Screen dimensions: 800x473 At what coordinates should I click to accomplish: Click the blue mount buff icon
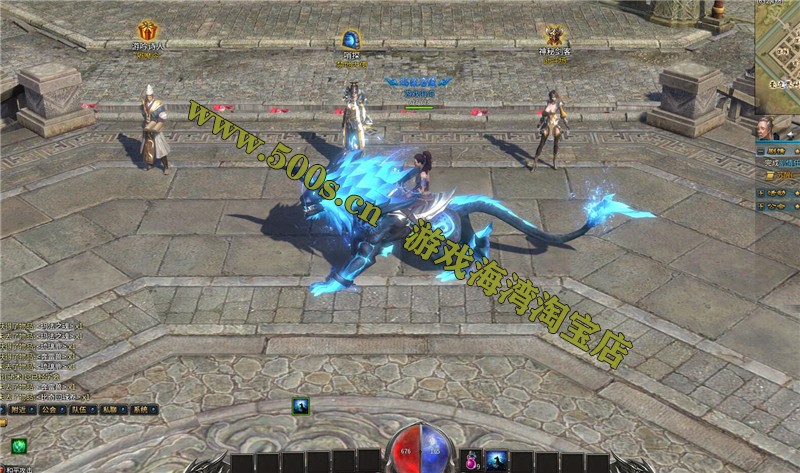tap(299, 405)
